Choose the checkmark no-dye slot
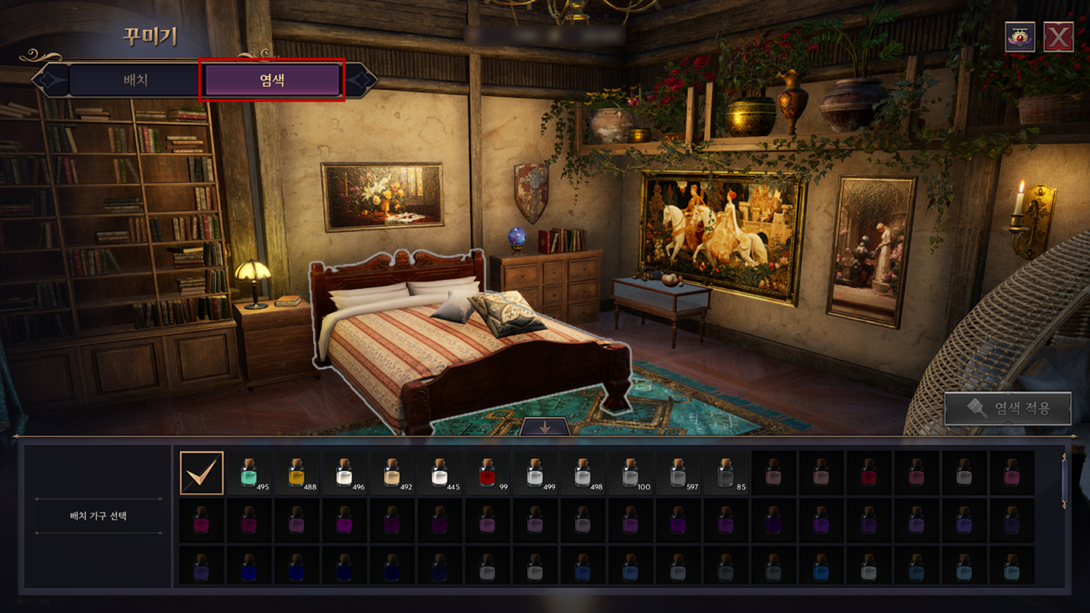The width and height of the screenshot is (1090, 613). click(x=201, y=473)
